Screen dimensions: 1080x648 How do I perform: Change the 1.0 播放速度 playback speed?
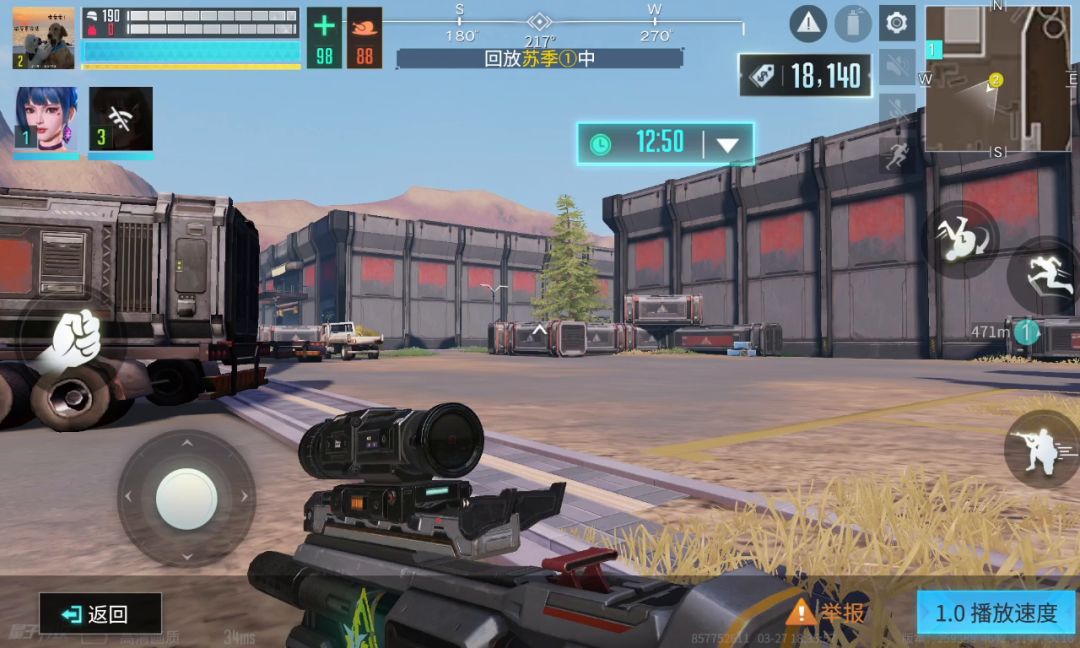[995, 613]
